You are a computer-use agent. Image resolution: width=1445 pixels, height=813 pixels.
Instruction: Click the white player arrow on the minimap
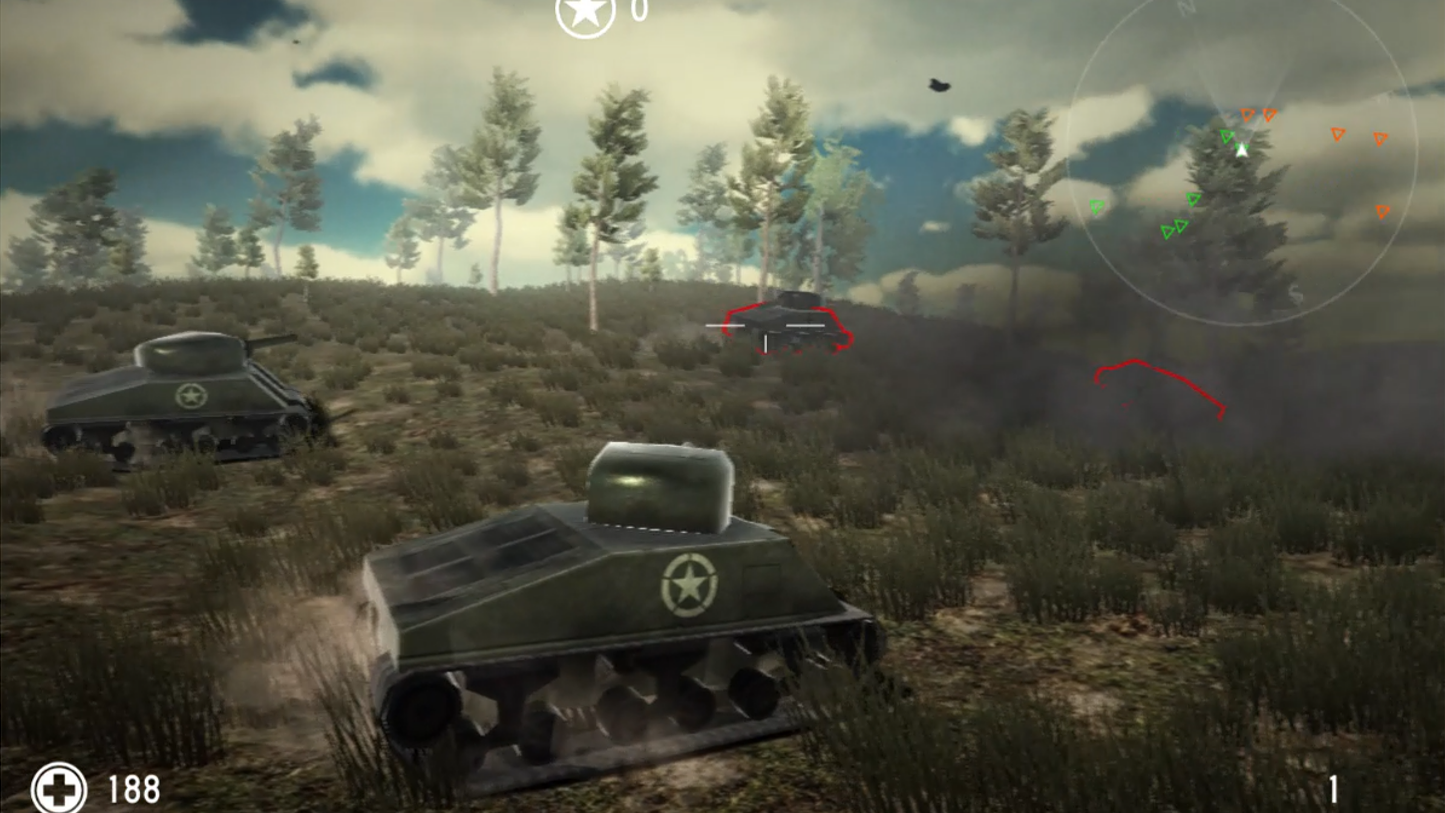click(1242, 150)
